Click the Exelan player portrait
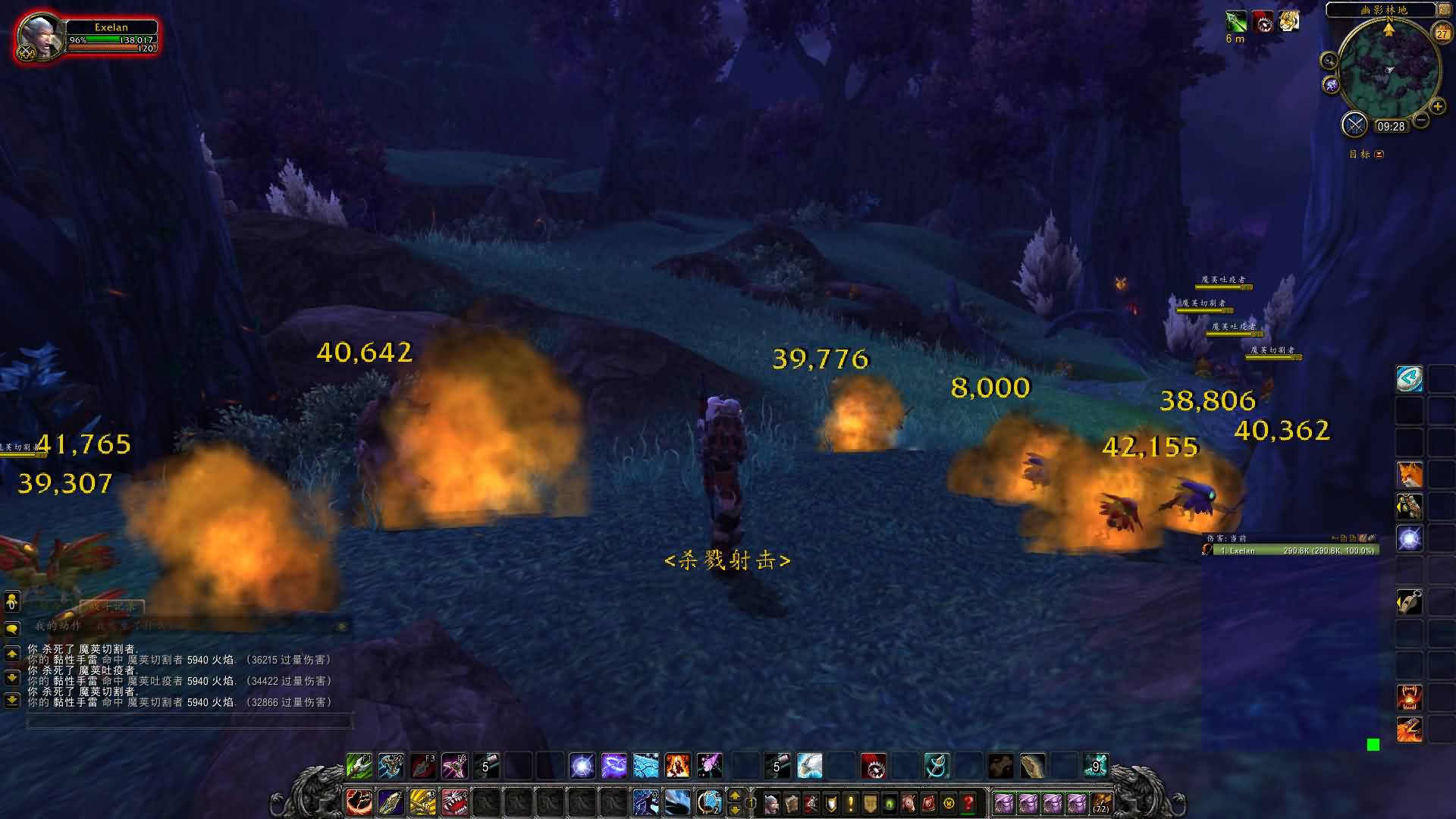 (40, 36)
